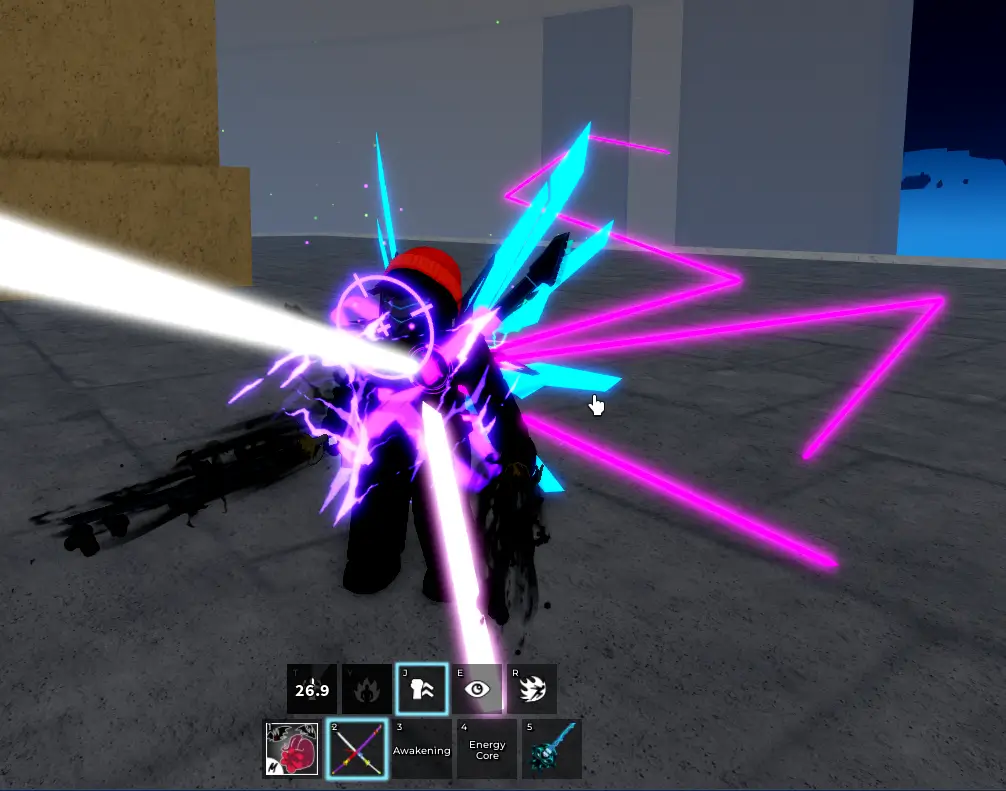This screenshot has height=791, width=1006.
Task: Choose the crossed swords hotbar slot
Action: click(357, 749)
